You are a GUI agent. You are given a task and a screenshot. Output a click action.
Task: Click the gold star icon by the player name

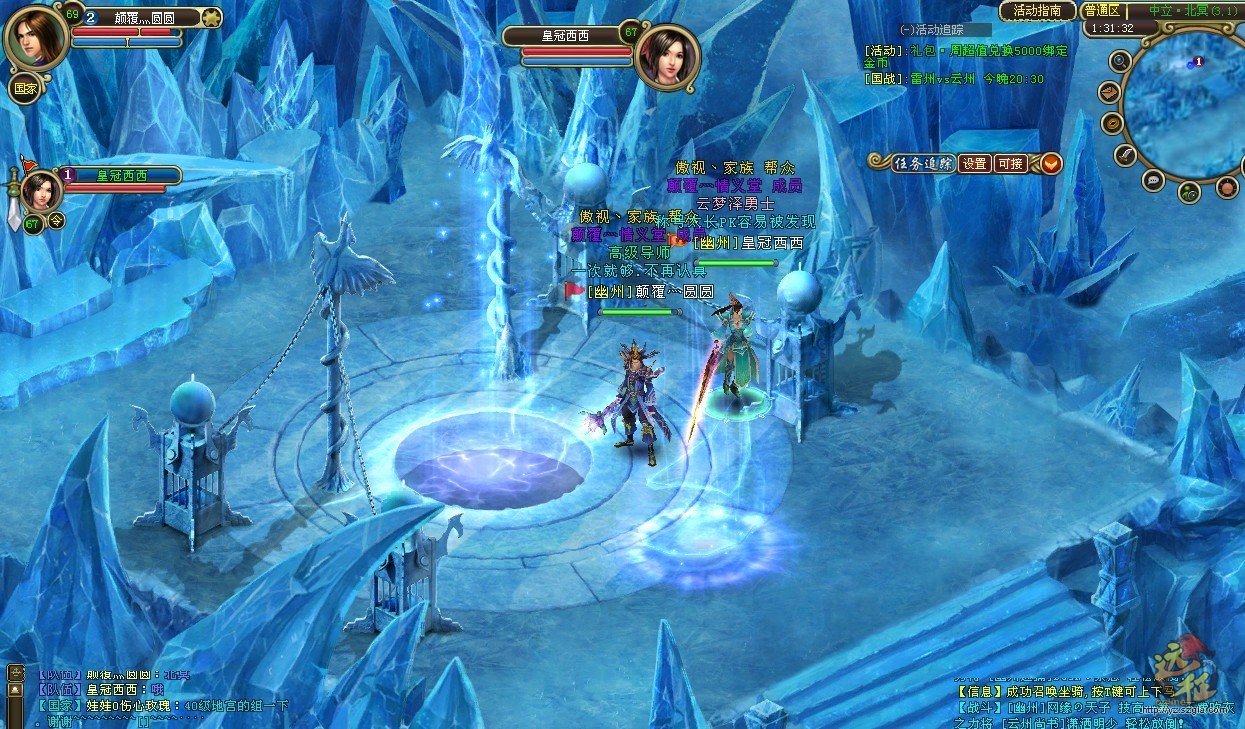coord(211,17)
